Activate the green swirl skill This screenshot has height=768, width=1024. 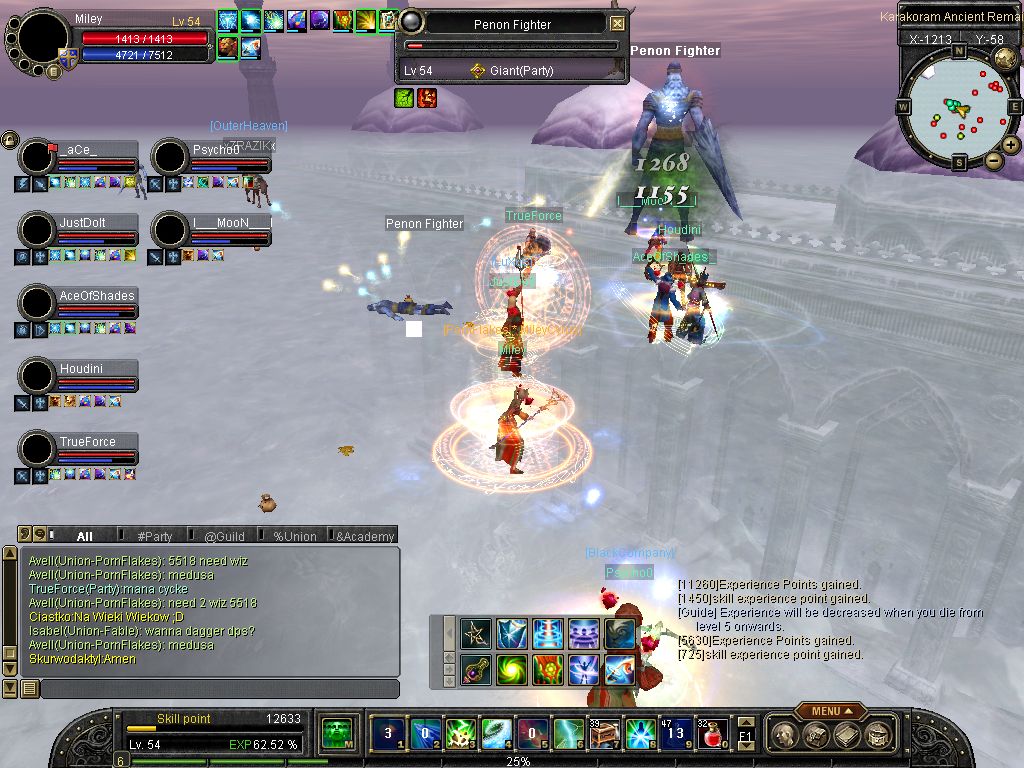click(x=512, y=669)
